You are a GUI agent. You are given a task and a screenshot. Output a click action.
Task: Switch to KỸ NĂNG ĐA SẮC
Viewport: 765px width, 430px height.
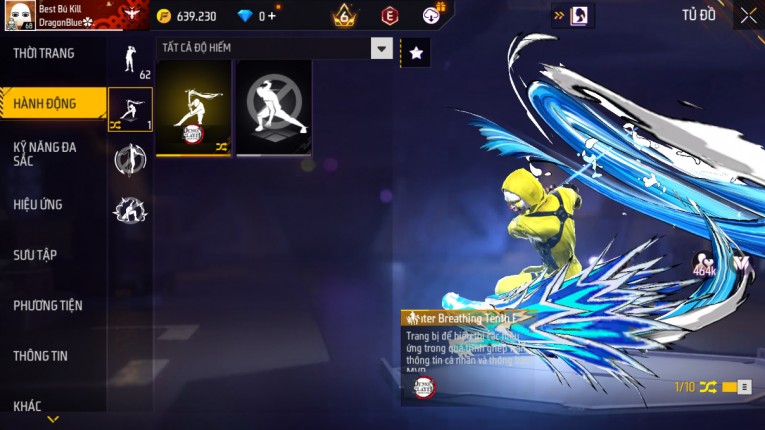tap(45, 153)
